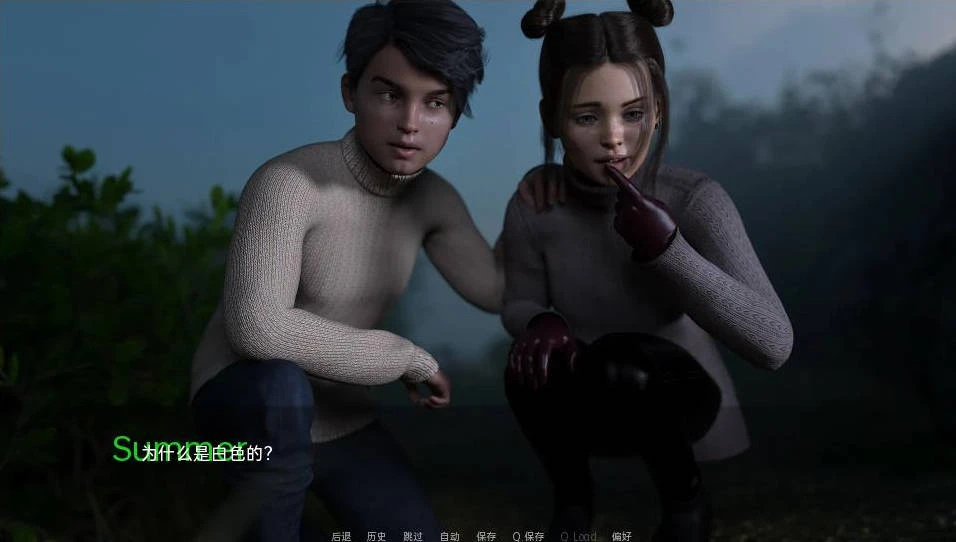Click Q.保存 to quick save
The image size is (956, 542).
pyautogui.click(x=528, y=536)
